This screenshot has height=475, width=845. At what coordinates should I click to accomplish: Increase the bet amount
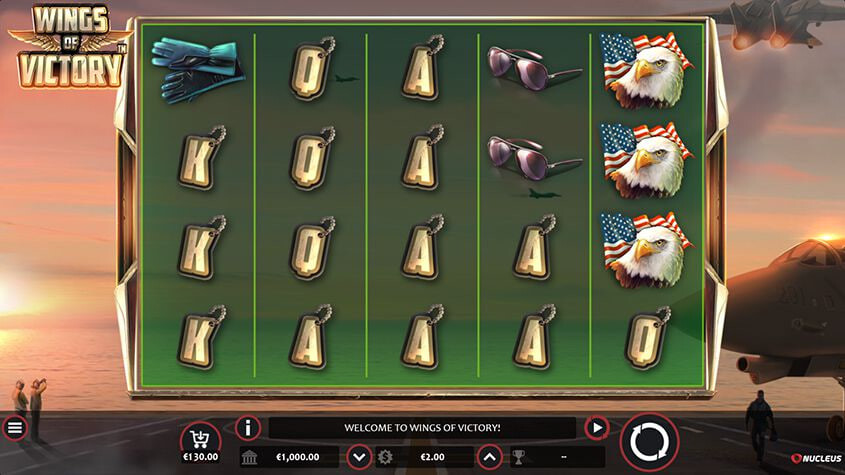click(489, 457)
